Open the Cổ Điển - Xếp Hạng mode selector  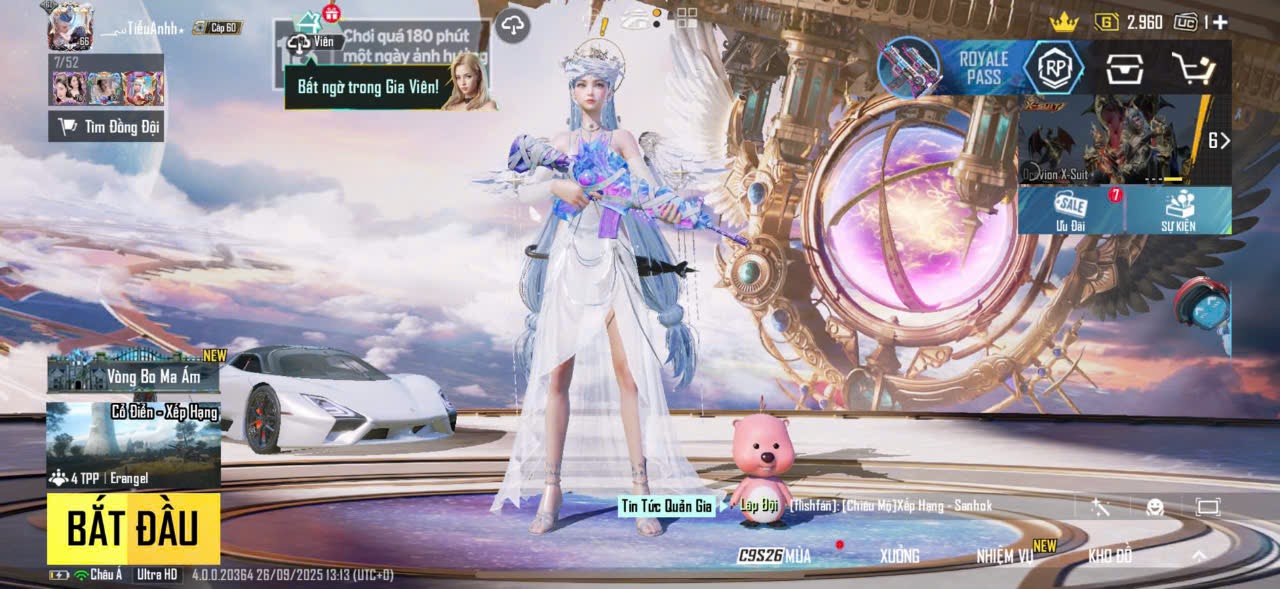point(133,445)
